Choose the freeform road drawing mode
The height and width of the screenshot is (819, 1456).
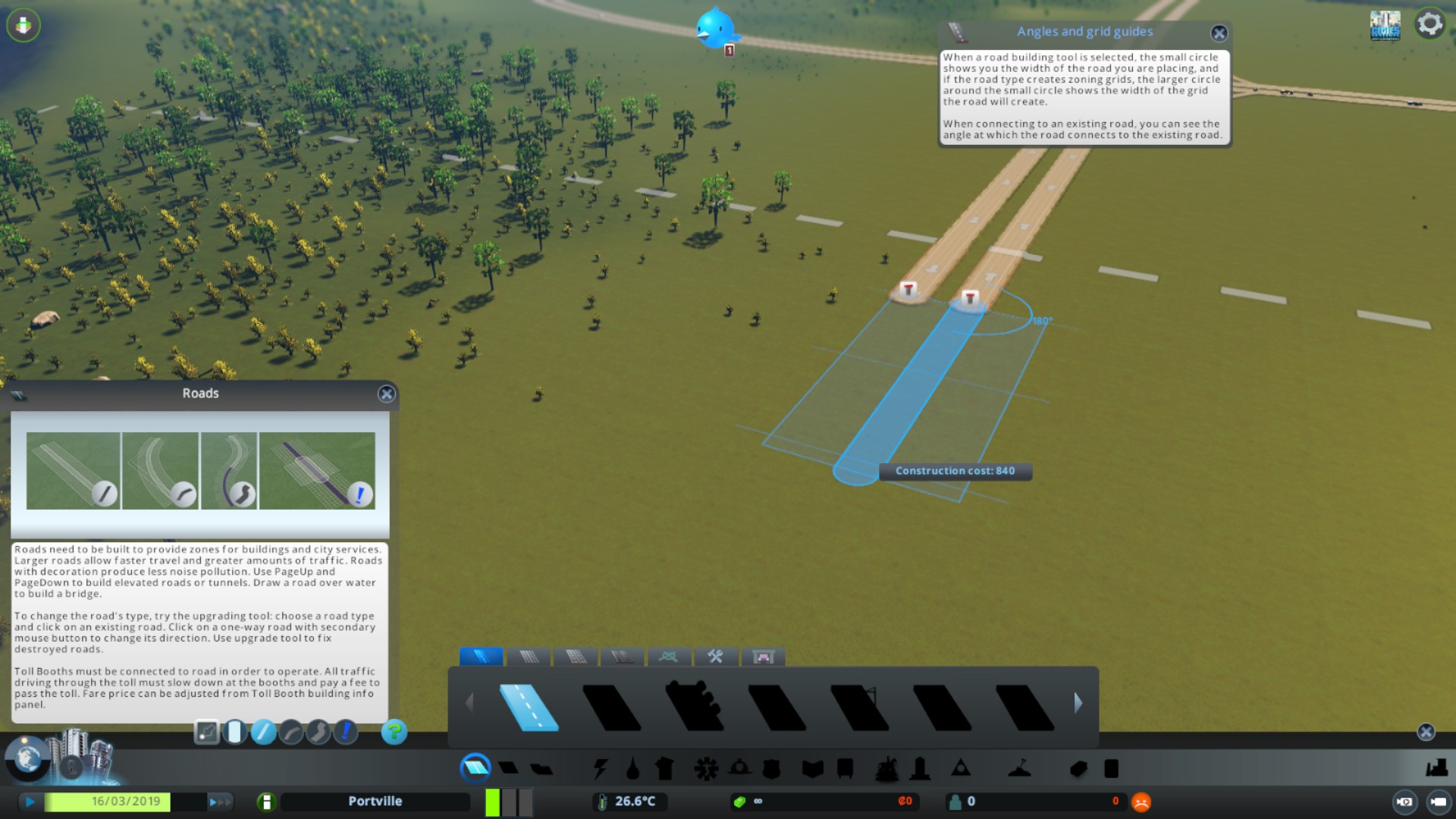(318, 732)
